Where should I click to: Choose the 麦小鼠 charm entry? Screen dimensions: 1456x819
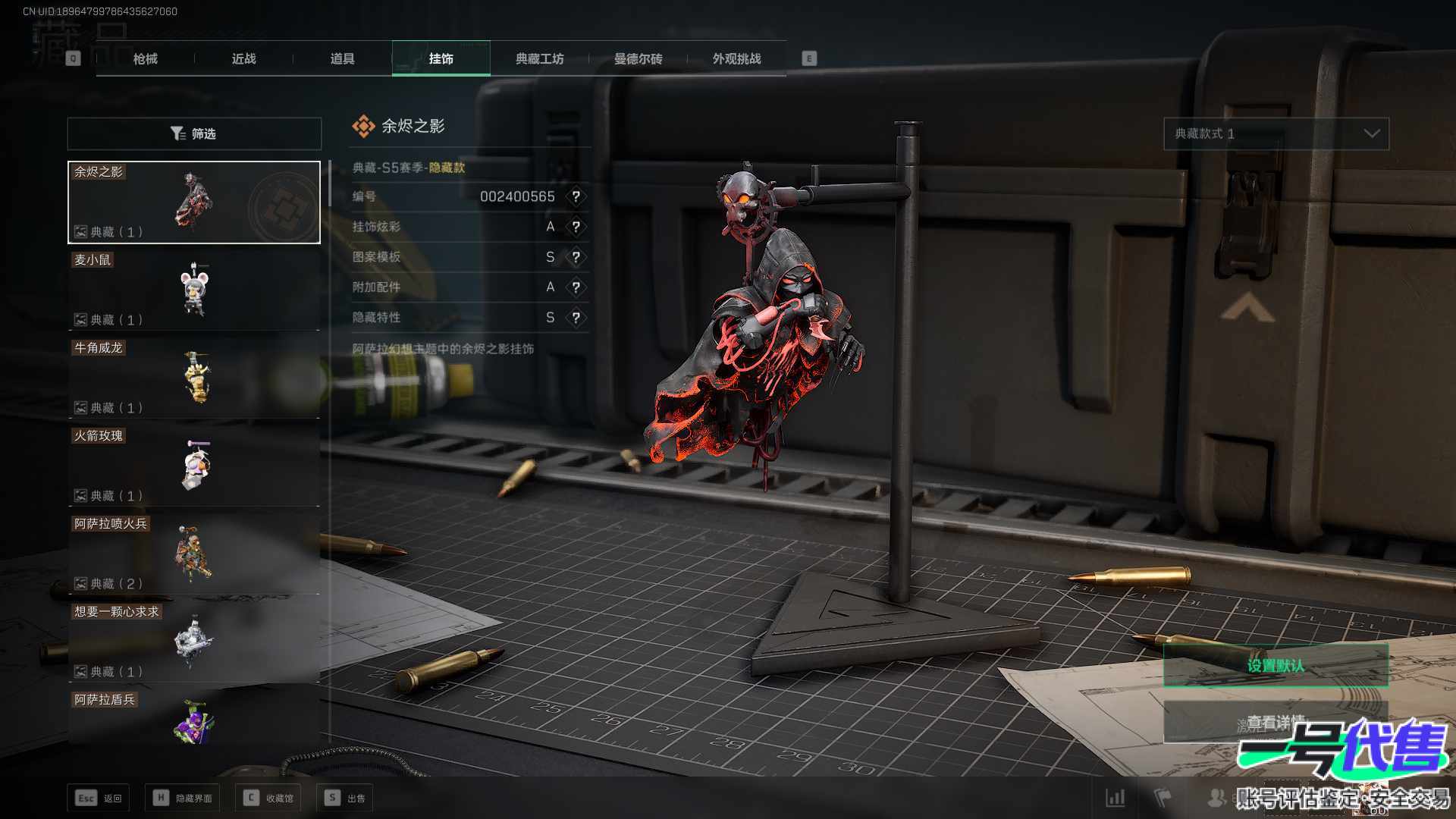click(194, 290)
